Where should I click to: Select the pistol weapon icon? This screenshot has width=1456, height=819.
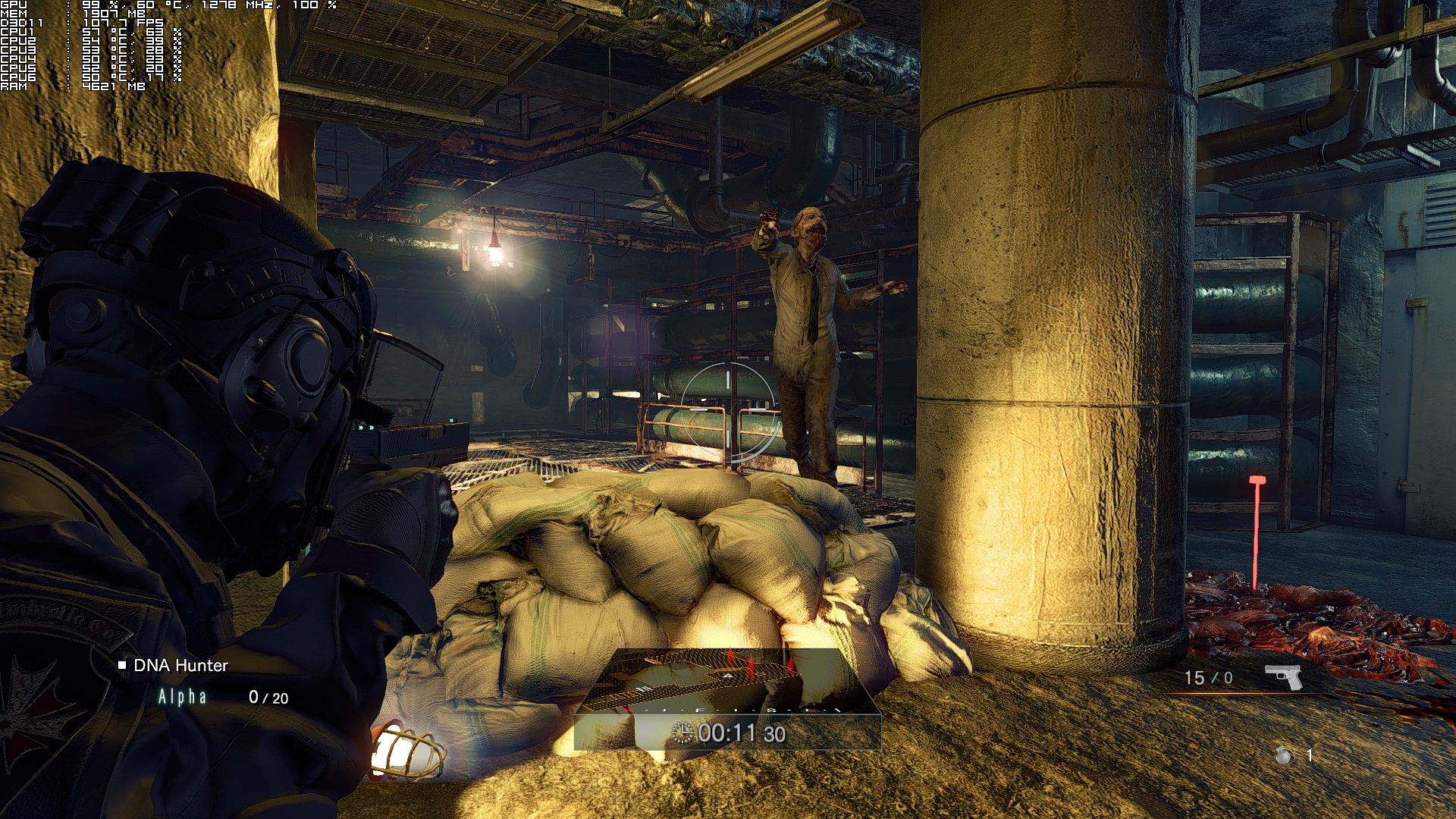pyautogui.click(x=1283, y=676)
